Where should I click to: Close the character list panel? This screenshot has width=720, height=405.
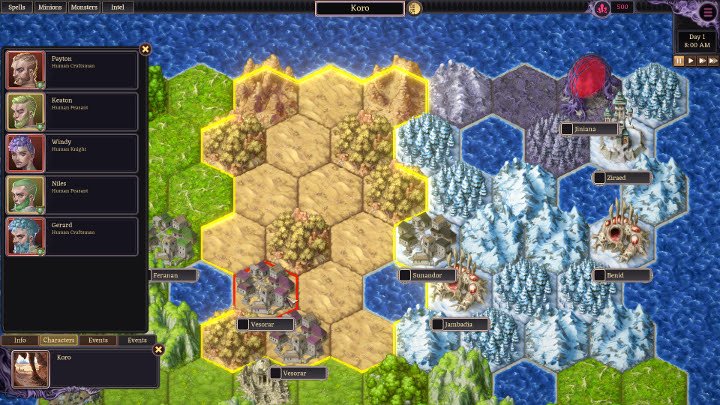(x=145, y=49)
